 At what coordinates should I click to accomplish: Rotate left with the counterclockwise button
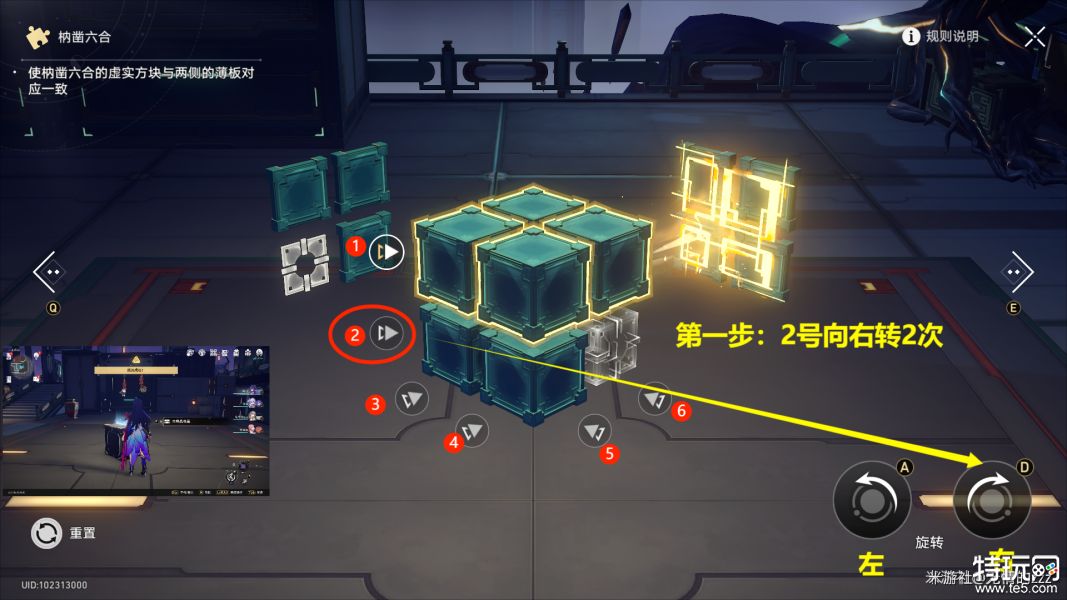click(x=871, y=500)
